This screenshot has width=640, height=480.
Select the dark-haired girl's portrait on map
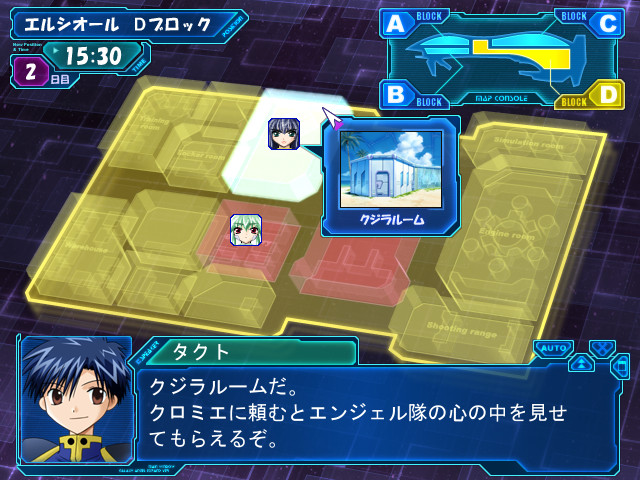tap(284, 133)
